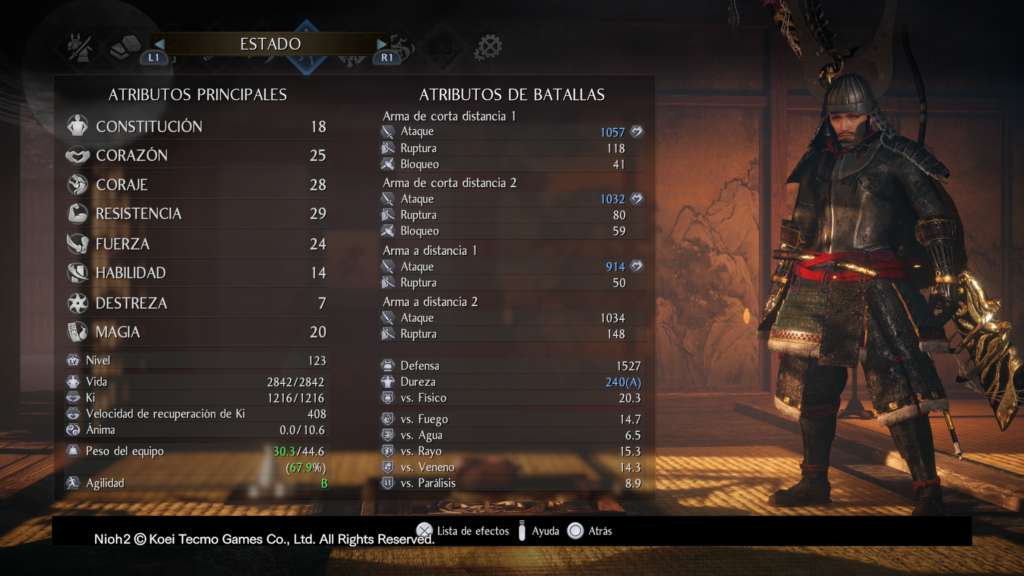Open the gear settings tab
Viewport: 1024px width, 576px height.
(488, 46)
